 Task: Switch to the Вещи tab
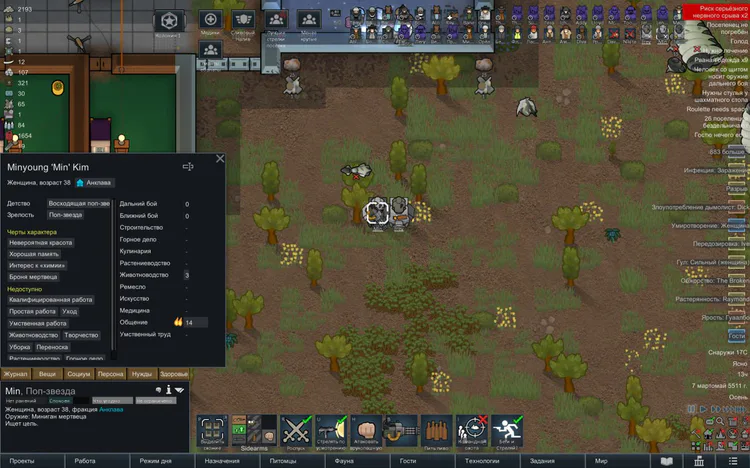(x=48, y=374)
